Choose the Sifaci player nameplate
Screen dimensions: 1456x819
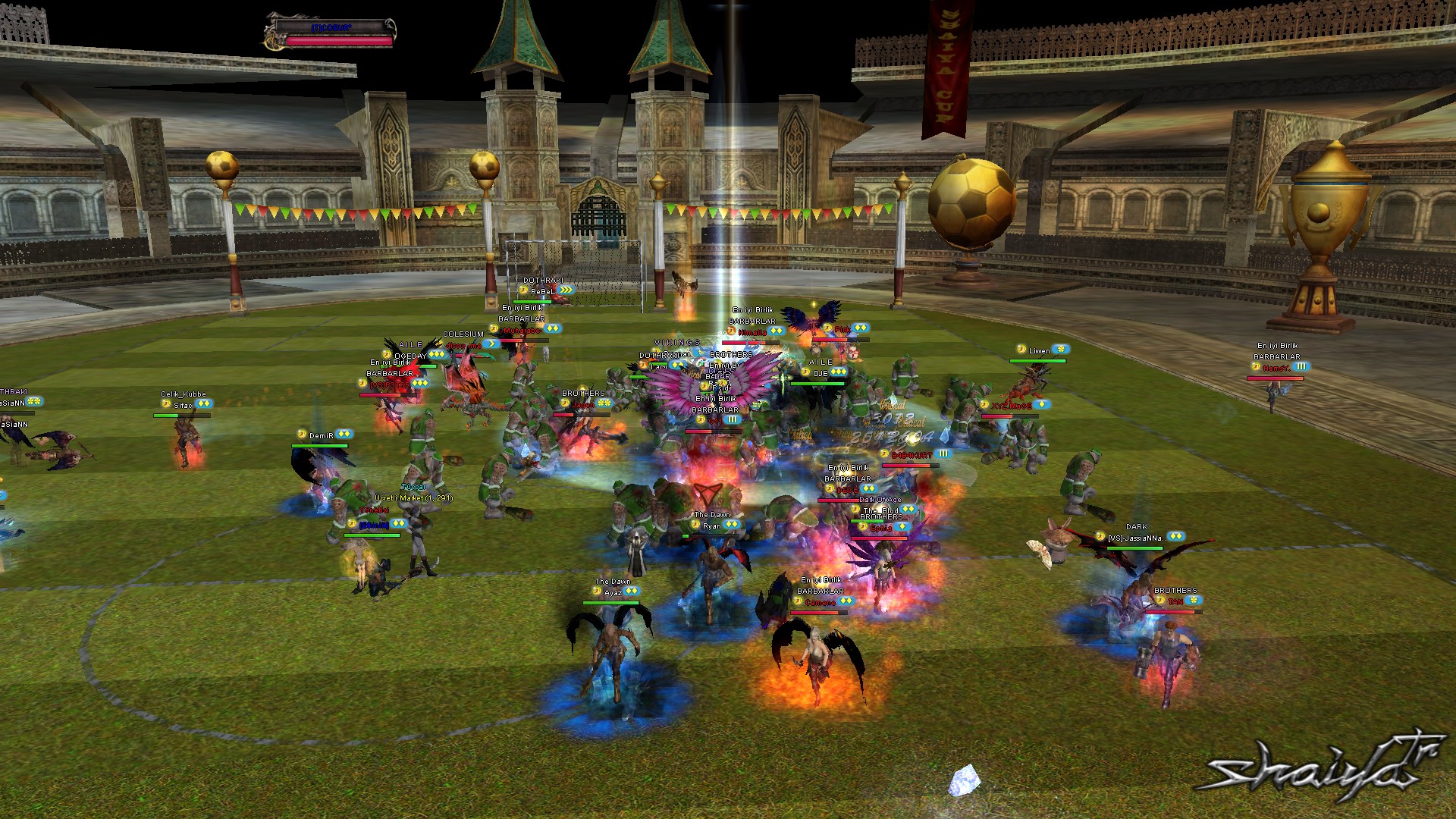point(184,405)
